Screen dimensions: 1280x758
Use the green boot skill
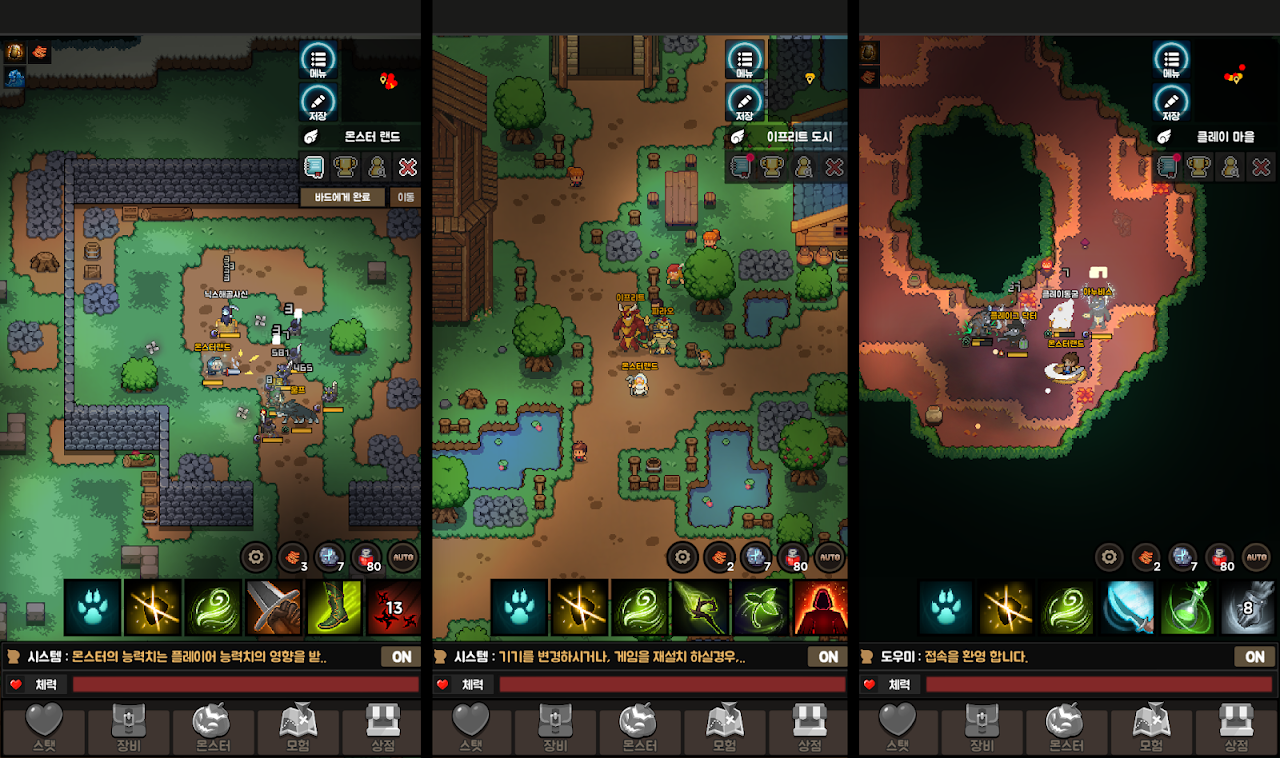335,607
